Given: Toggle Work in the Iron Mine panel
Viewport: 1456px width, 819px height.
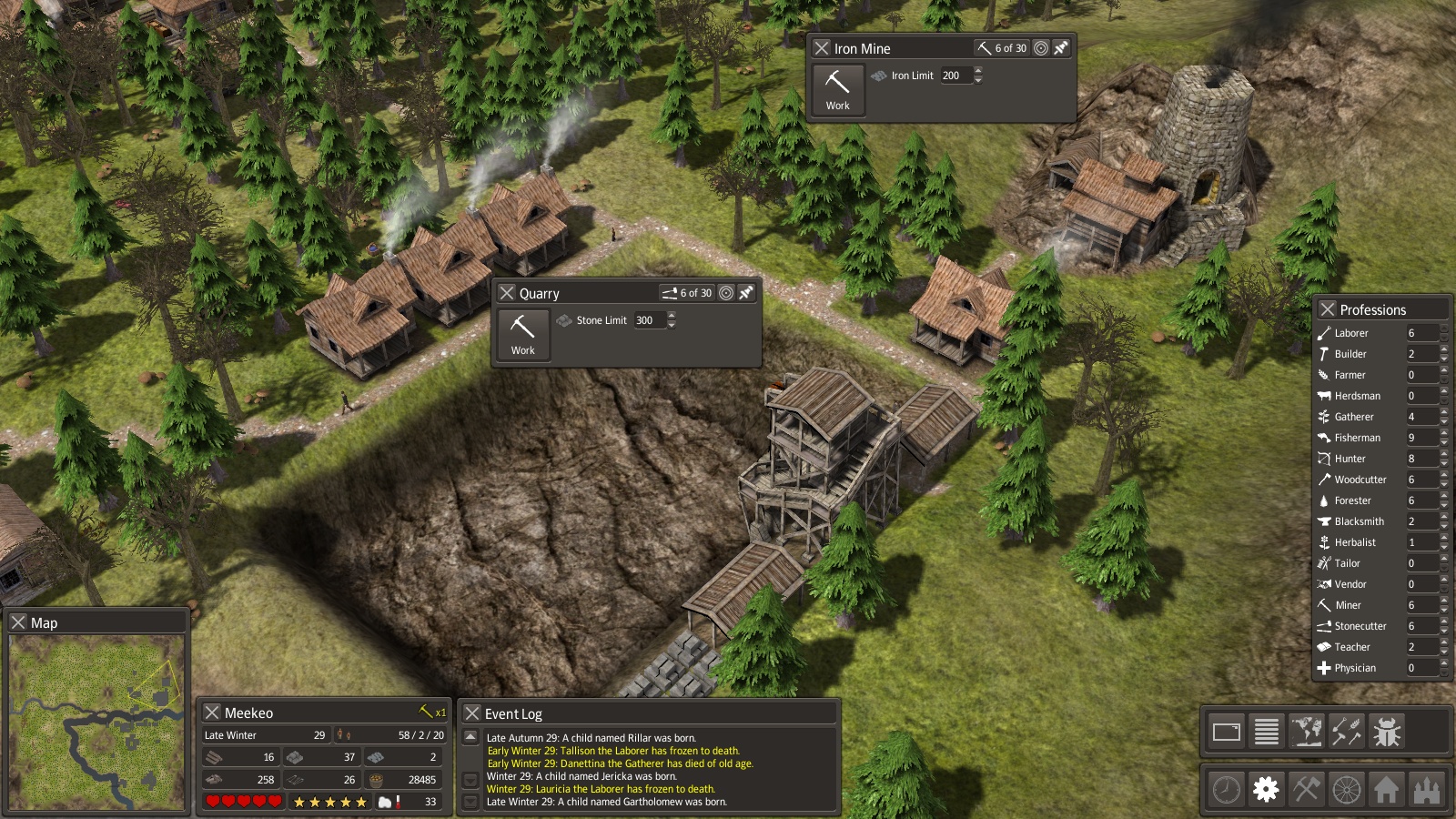Looking at the screenshot, I should (838, 90).
